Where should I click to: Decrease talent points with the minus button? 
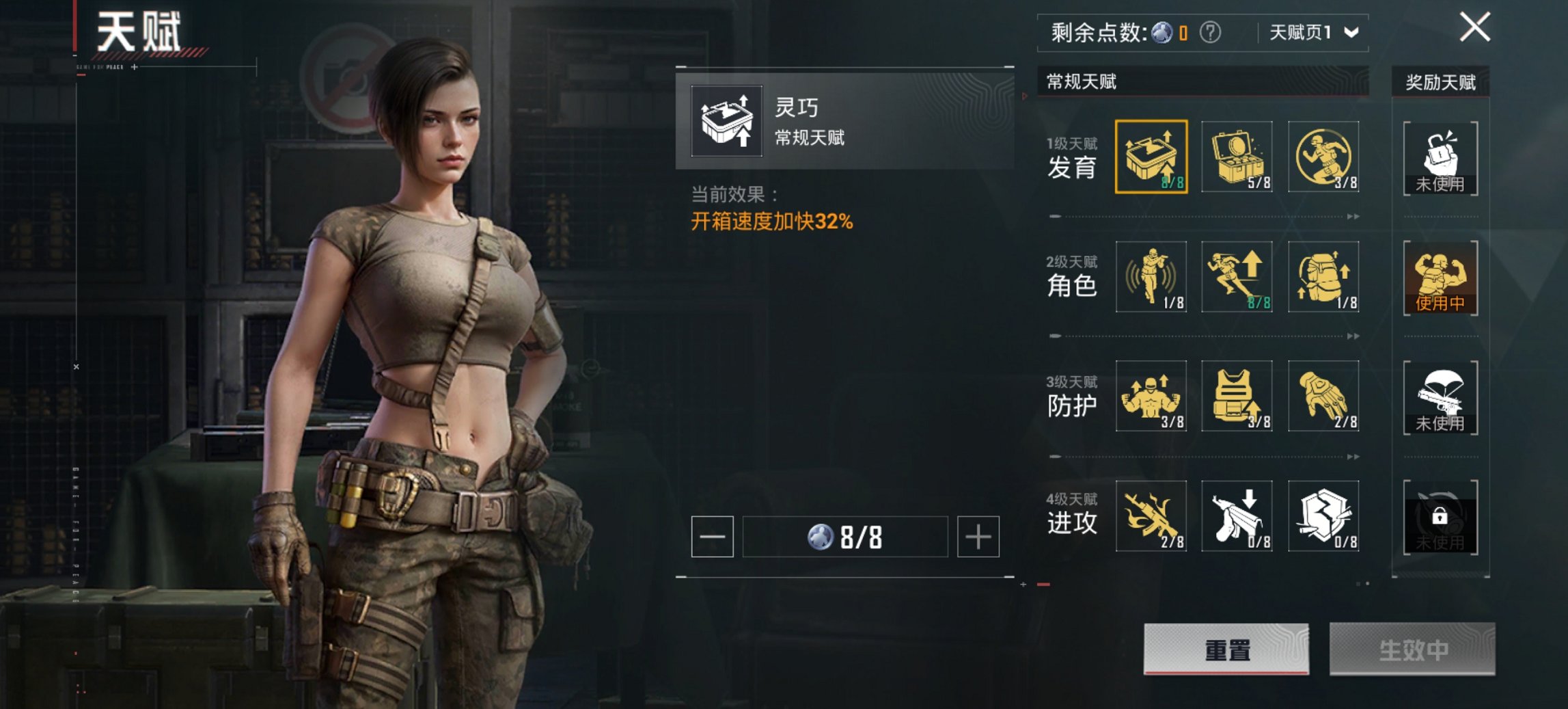[712, 537]
